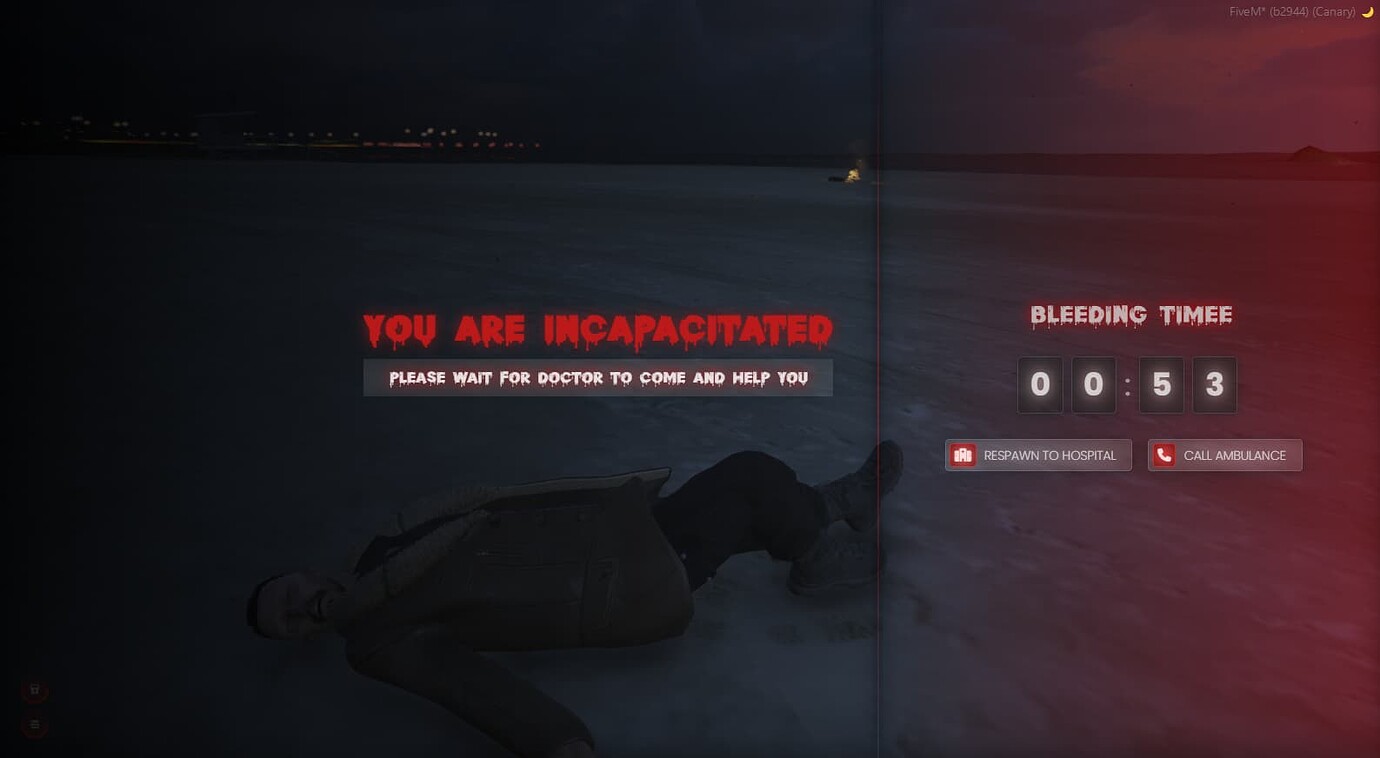Open the shop icon in the bottom-left corner
1380x758 pixels.
34,689
